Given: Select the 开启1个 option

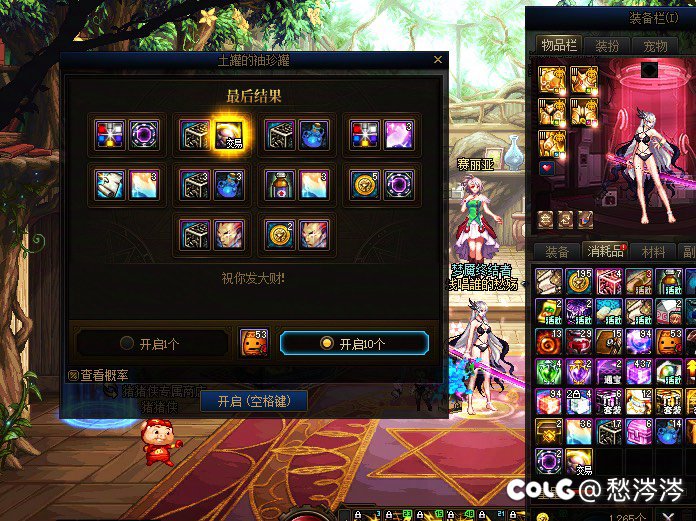Looking at the screenshot, I should tap(151, 343).
